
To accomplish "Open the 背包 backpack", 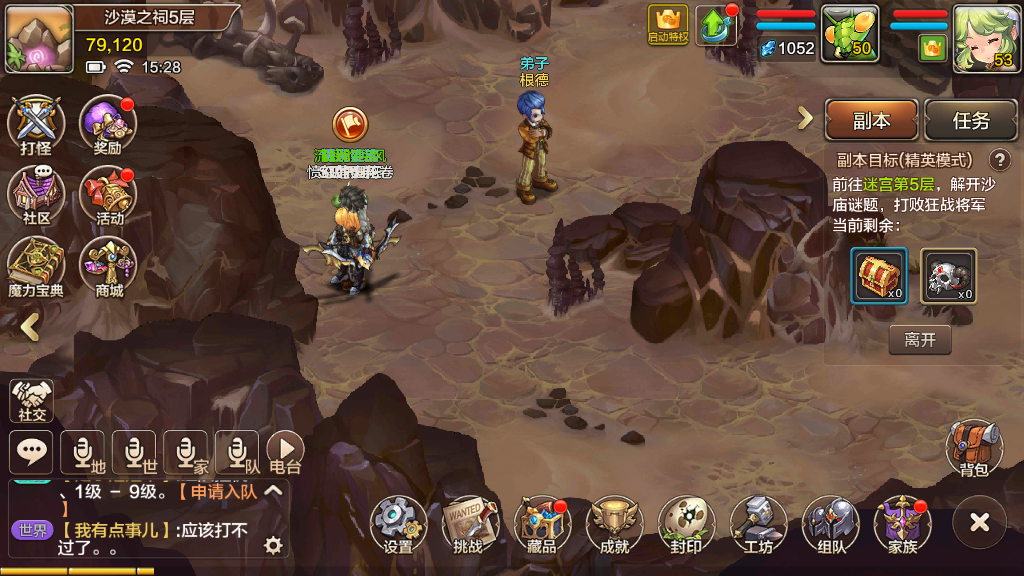I will point(974,447).
